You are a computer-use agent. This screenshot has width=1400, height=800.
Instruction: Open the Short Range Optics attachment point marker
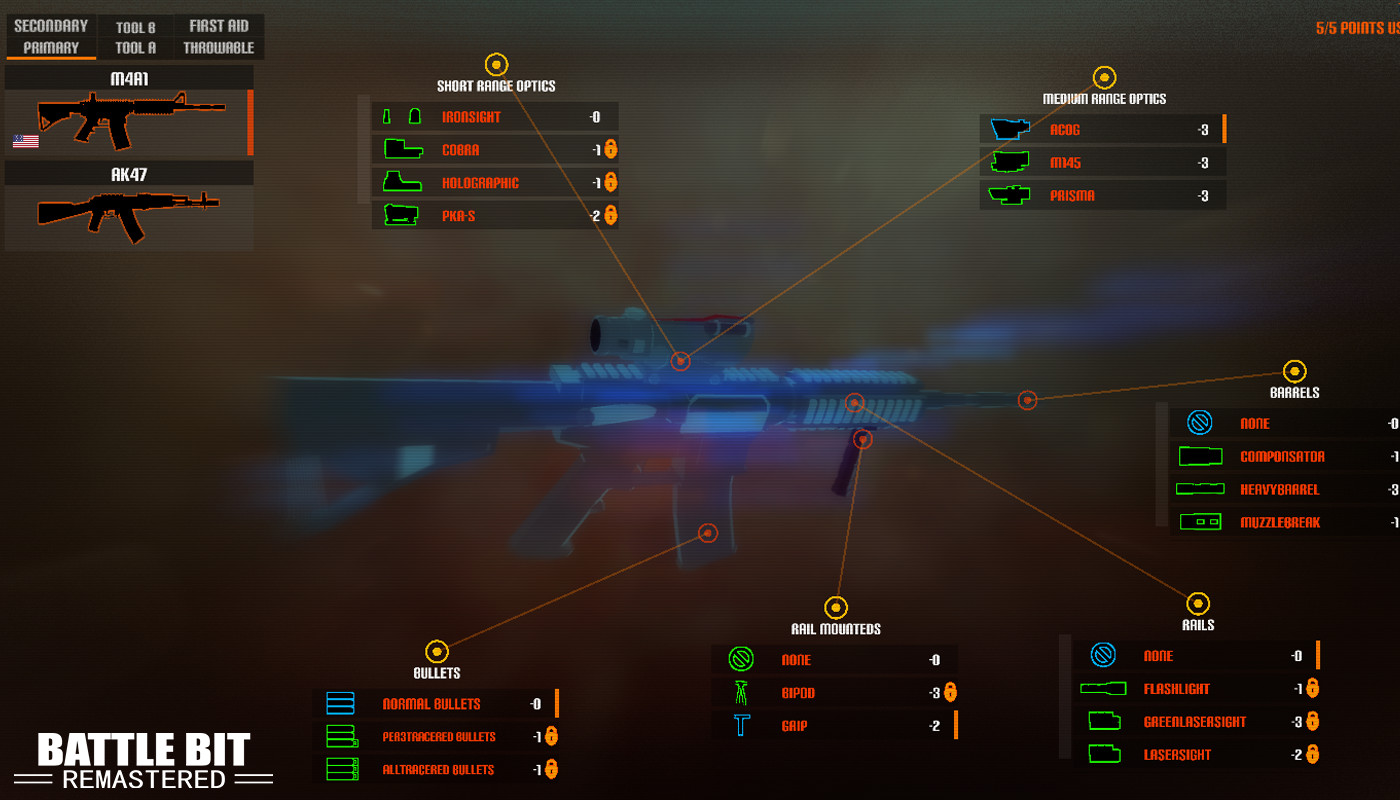(496, 63)
